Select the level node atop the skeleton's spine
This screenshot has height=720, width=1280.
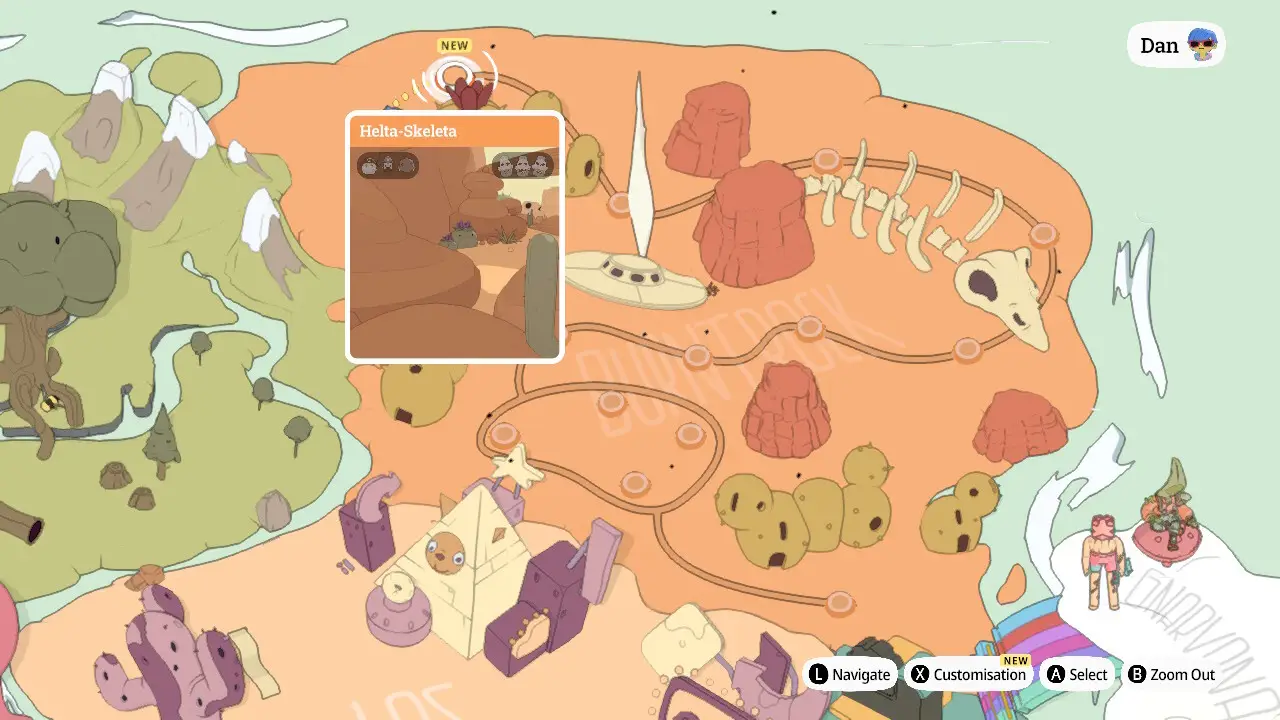[827, 159]
